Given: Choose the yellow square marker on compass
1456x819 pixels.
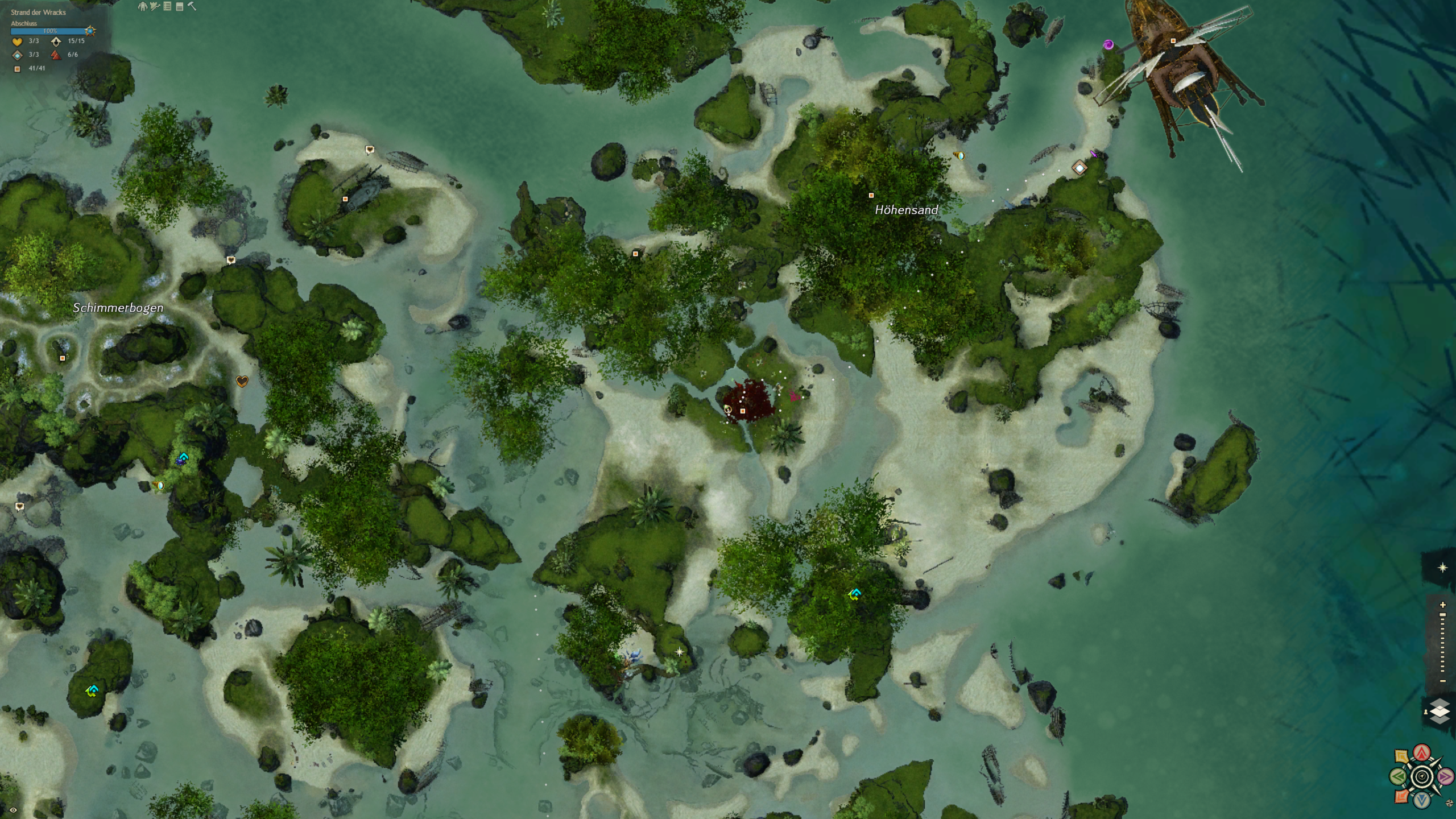Looking at the screenshot, I should pos(1402,756).
